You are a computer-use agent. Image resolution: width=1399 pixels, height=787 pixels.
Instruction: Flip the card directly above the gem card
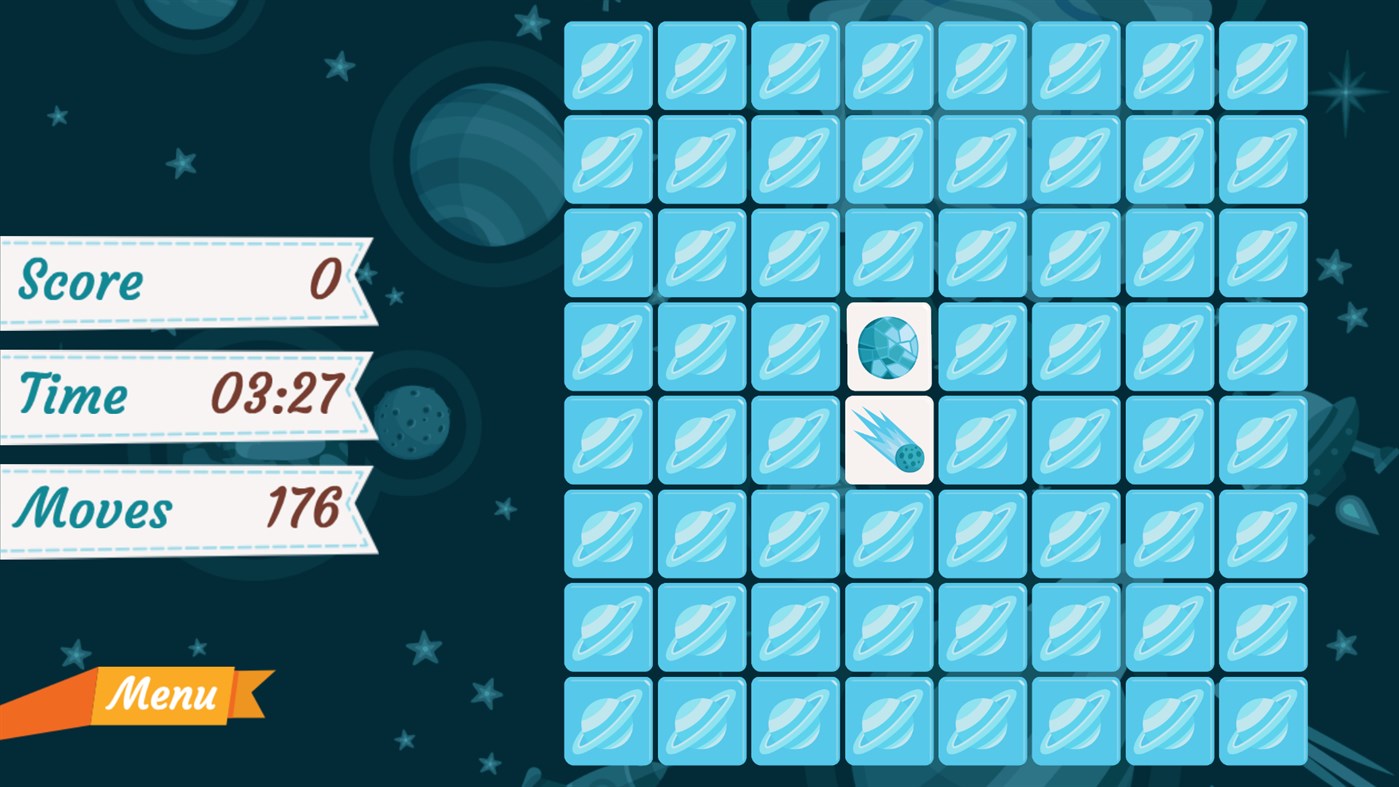point(888,253)
